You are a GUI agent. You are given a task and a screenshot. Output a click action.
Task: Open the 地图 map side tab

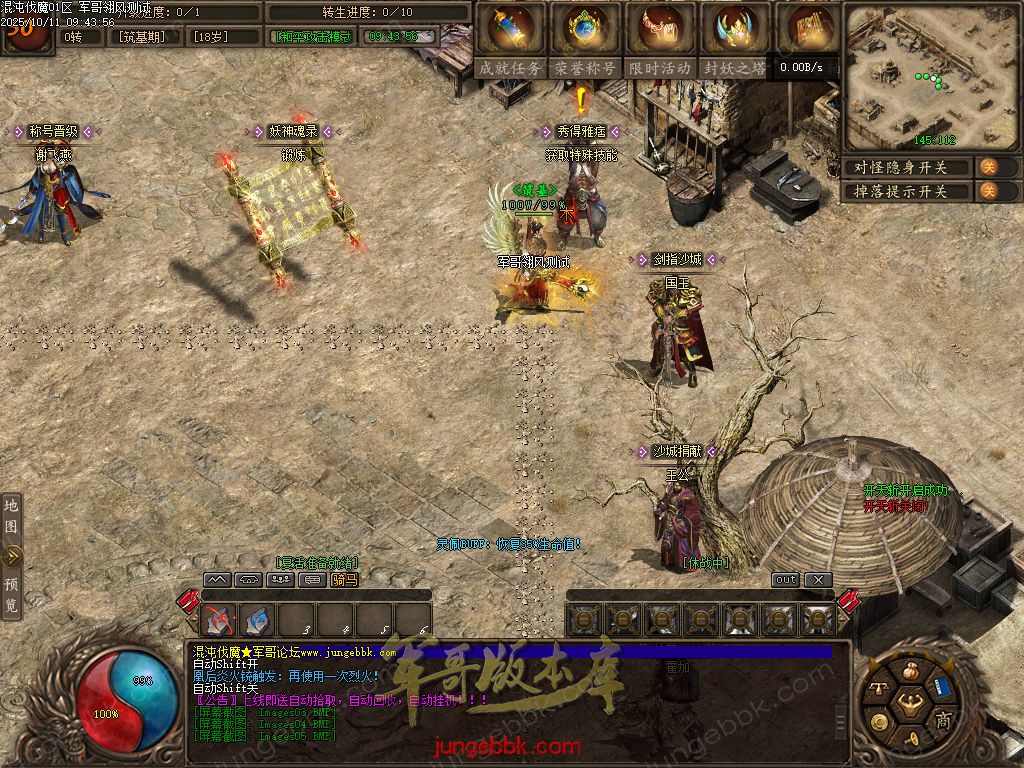[x=11, y=517]
